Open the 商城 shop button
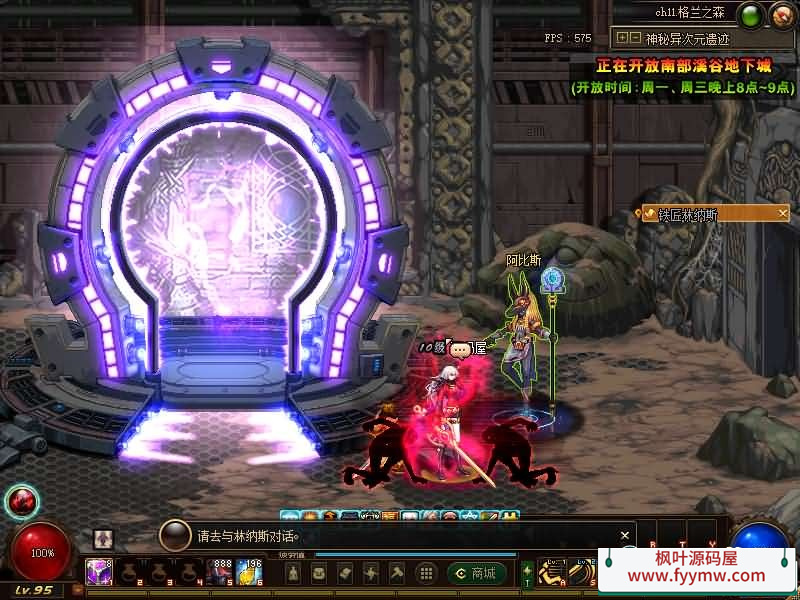Screen dimensions: 800x600 click(x=477, y=573)
